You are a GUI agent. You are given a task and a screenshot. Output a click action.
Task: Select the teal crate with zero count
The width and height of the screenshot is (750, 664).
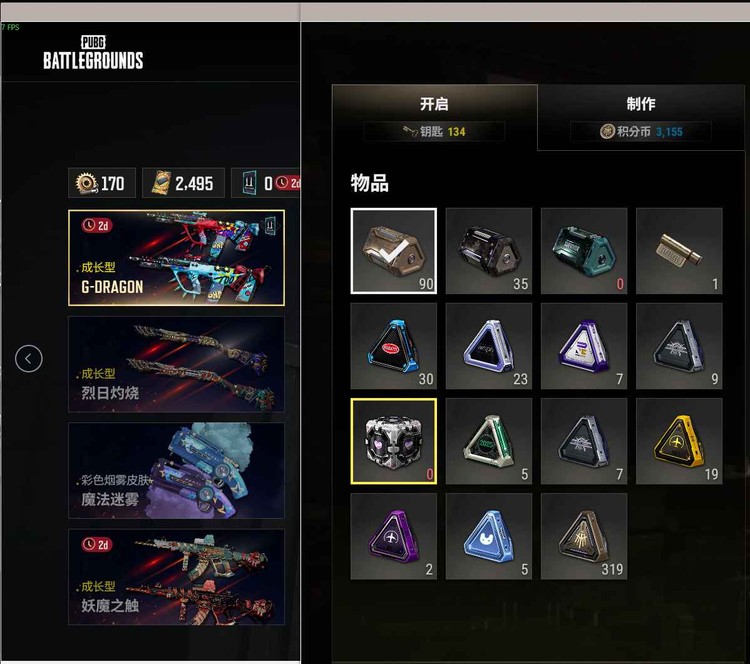[584, 251]
